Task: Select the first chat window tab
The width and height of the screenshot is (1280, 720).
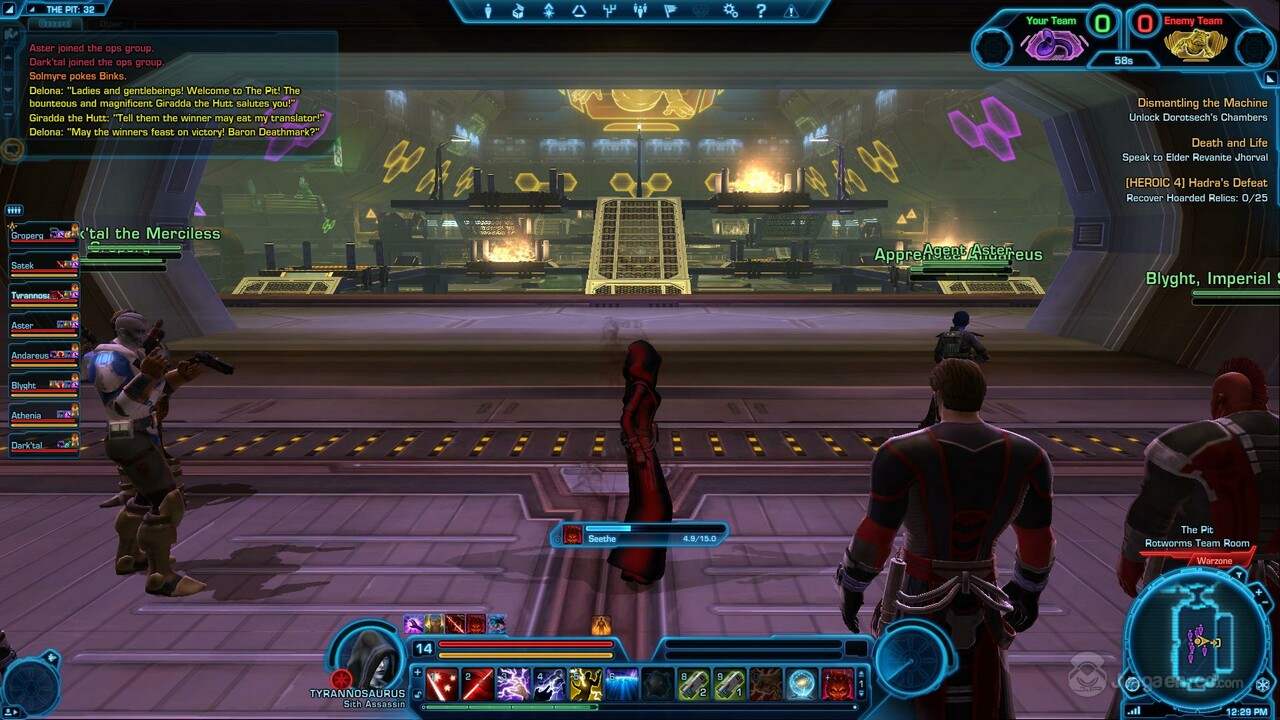Action: [54, 24]
